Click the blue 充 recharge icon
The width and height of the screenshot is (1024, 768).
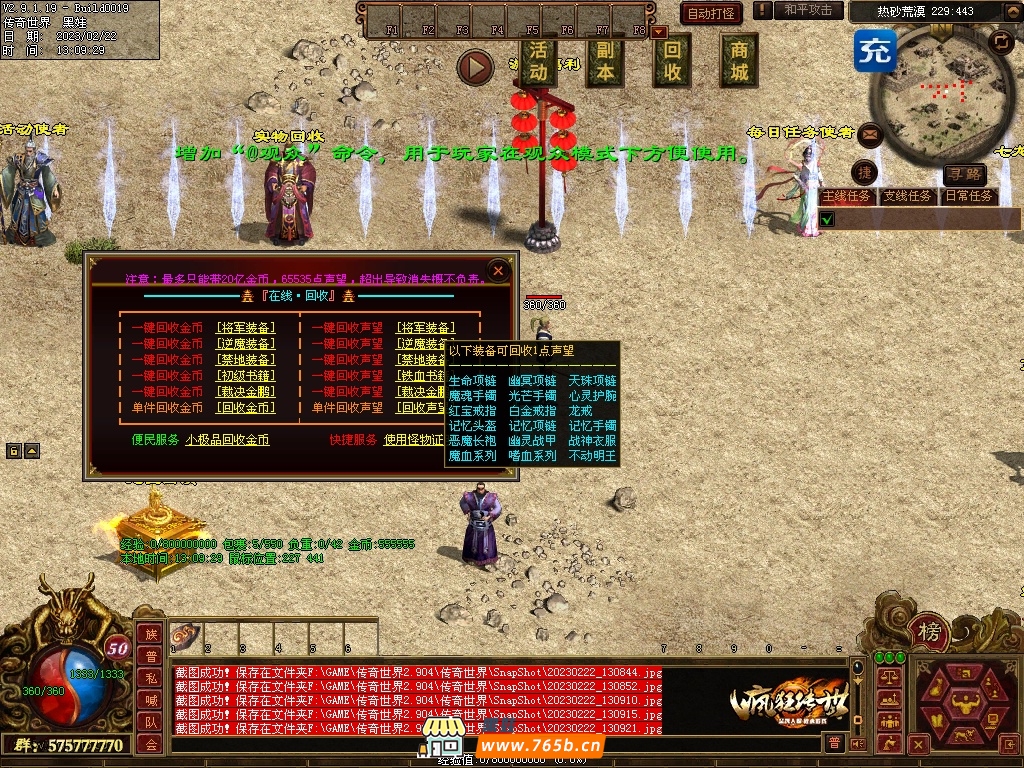pos(874,51)
